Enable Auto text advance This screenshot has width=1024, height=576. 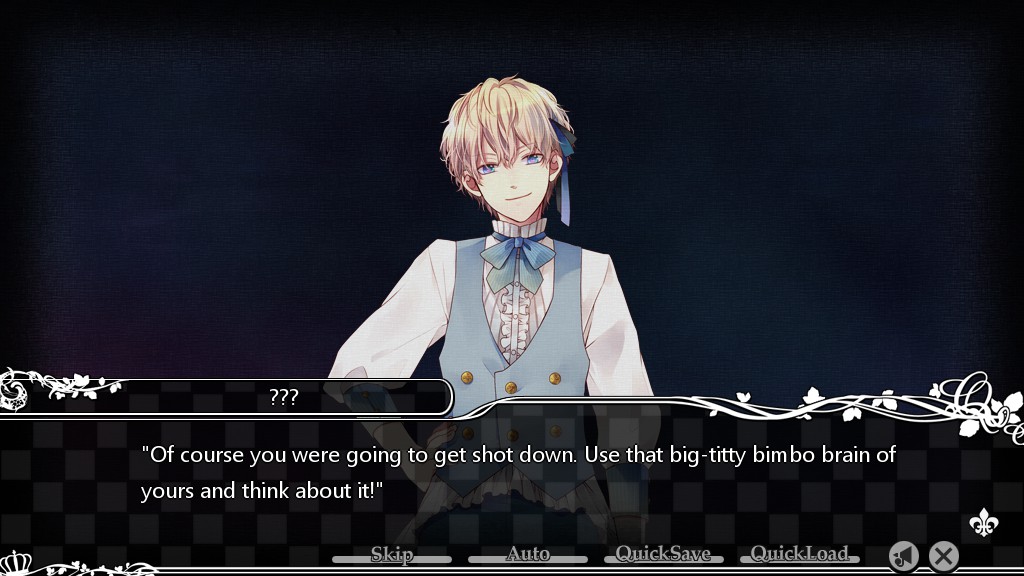click(x=528, y=555)
